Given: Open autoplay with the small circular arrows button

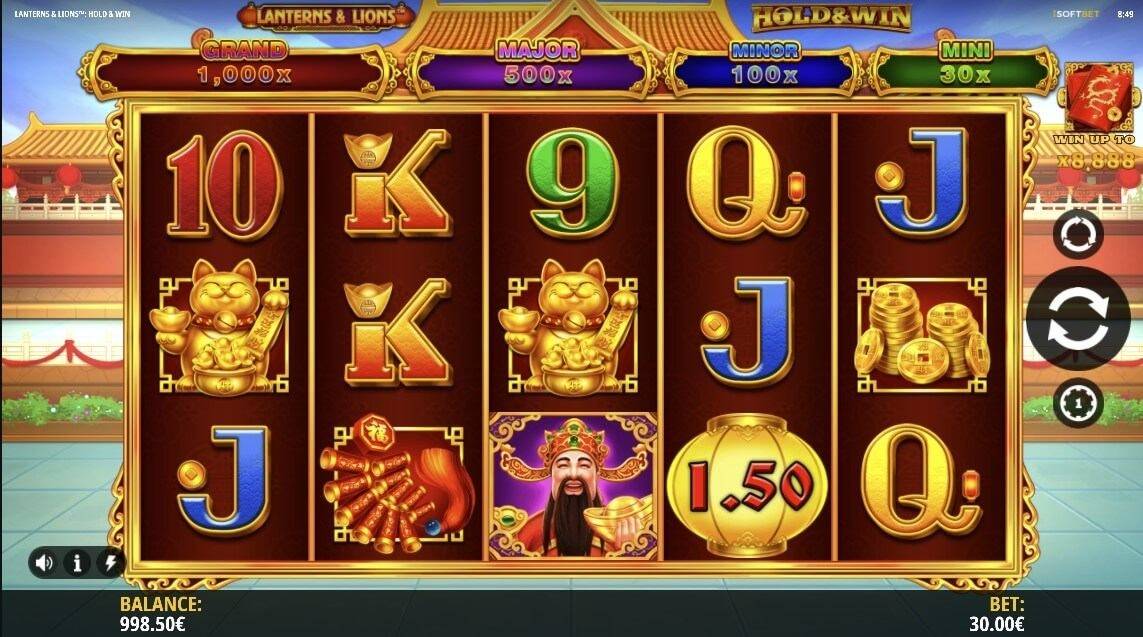Looking at the screenshot, I should [1078, 235].
